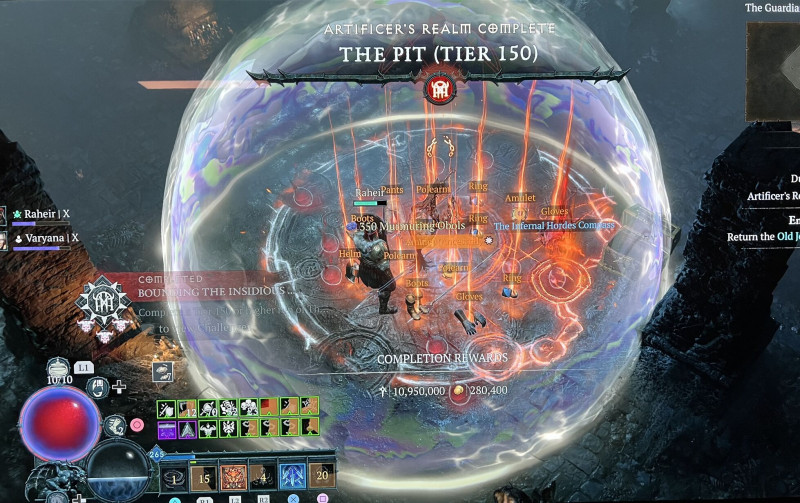Activate the glowing blue skill slot
800x503 pixels.
(x=291, y=475)
